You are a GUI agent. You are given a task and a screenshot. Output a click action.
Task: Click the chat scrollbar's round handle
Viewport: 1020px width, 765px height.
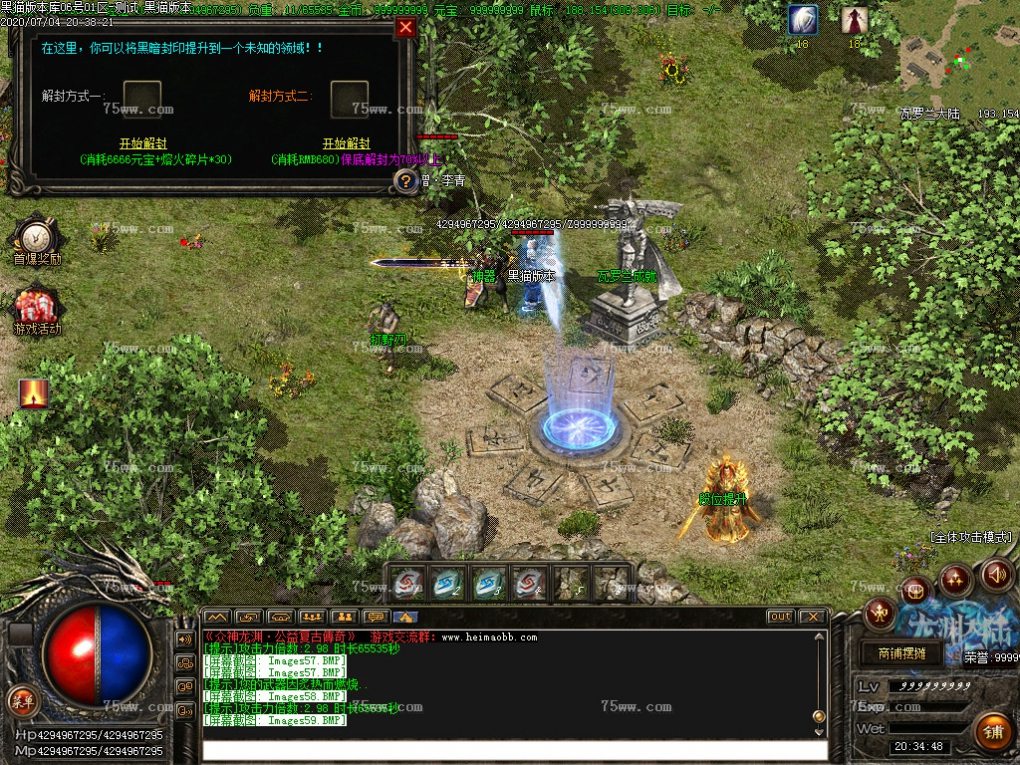pos(819,716)
